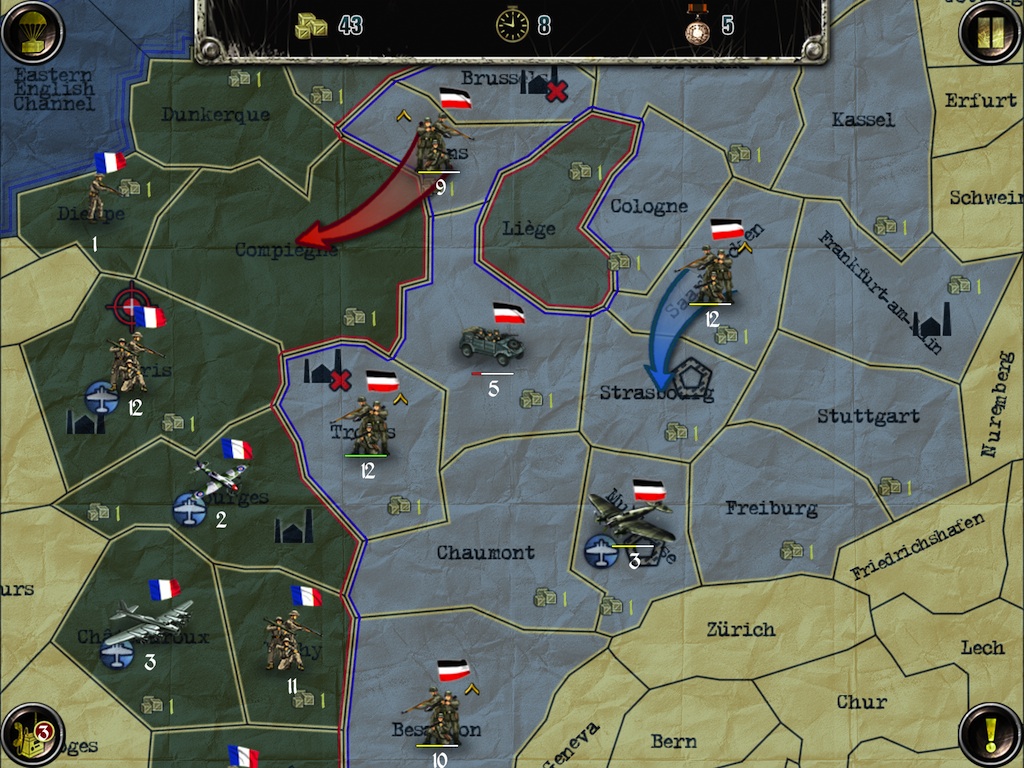
Task: Select the French bomber at Châteauroux
Action: [x=150, y=622]
